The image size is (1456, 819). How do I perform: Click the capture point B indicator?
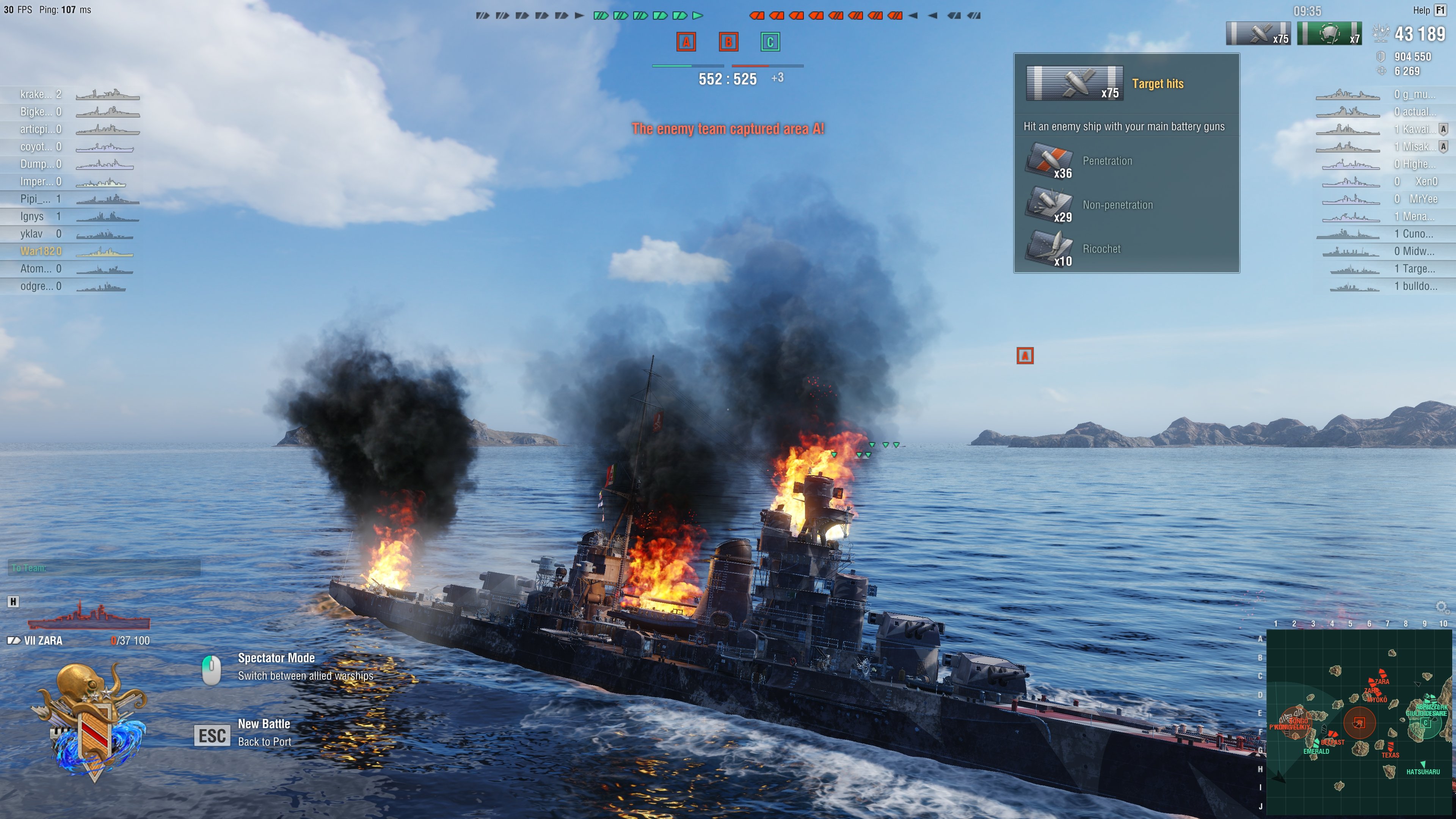coord(728,42)
